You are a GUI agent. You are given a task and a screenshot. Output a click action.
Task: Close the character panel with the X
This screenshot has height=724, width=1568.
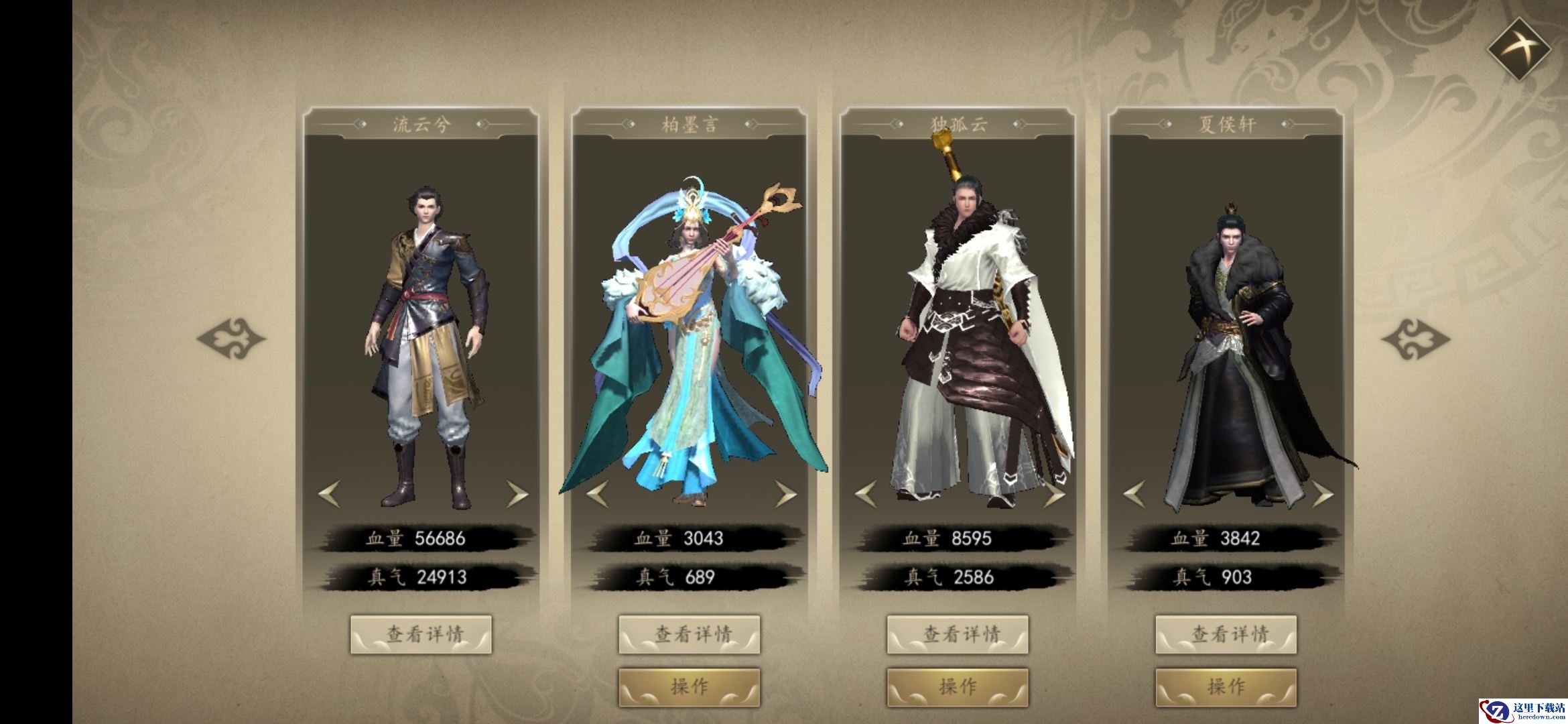1519,47
